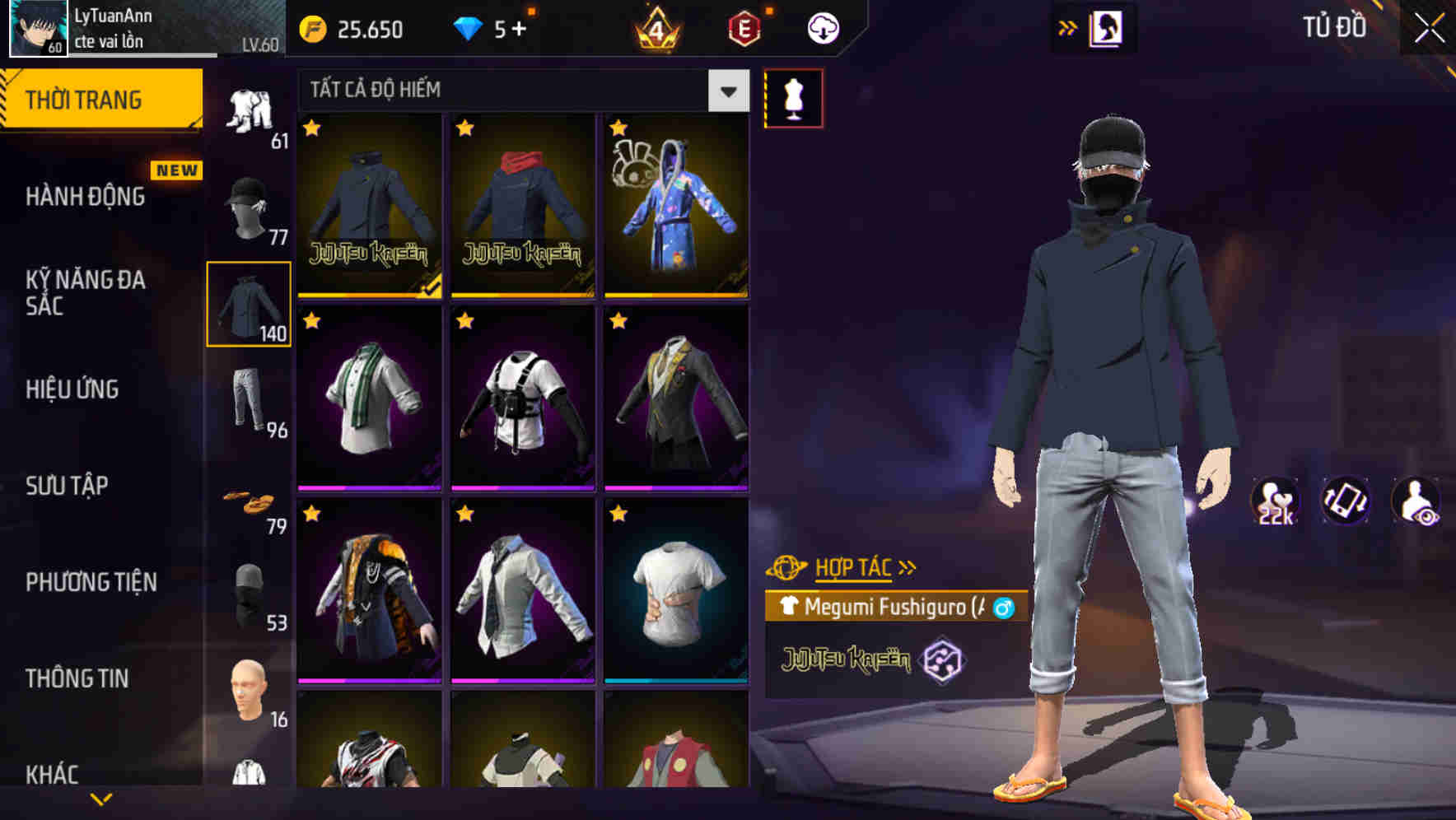Click the HỢP TÁC collaboration link
This screenshot has height=820, width=1456.
[x=853, y=566]
